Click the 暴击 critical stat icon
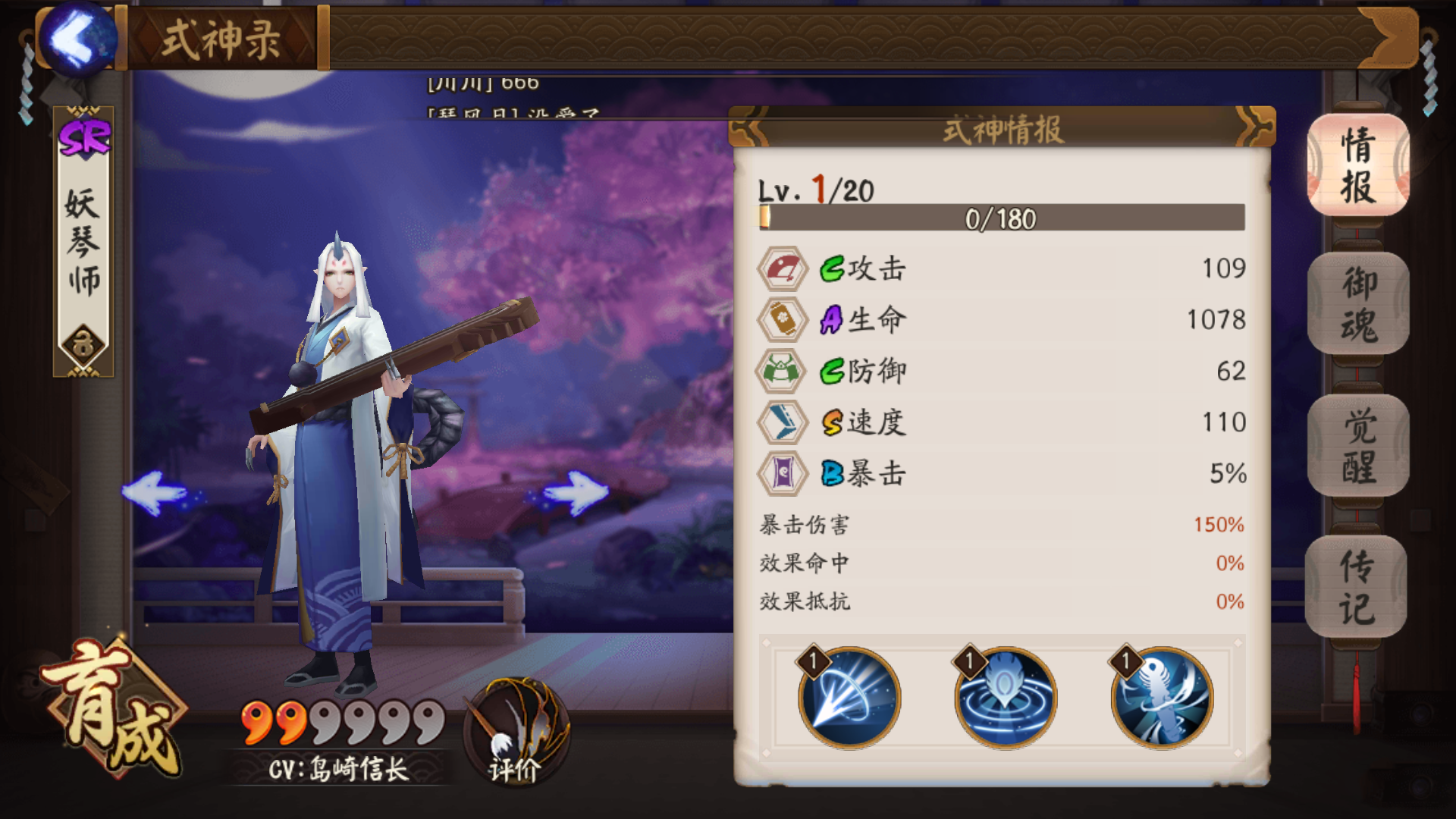The height and width of the screenshot is (819, 1456). [783, 473]
